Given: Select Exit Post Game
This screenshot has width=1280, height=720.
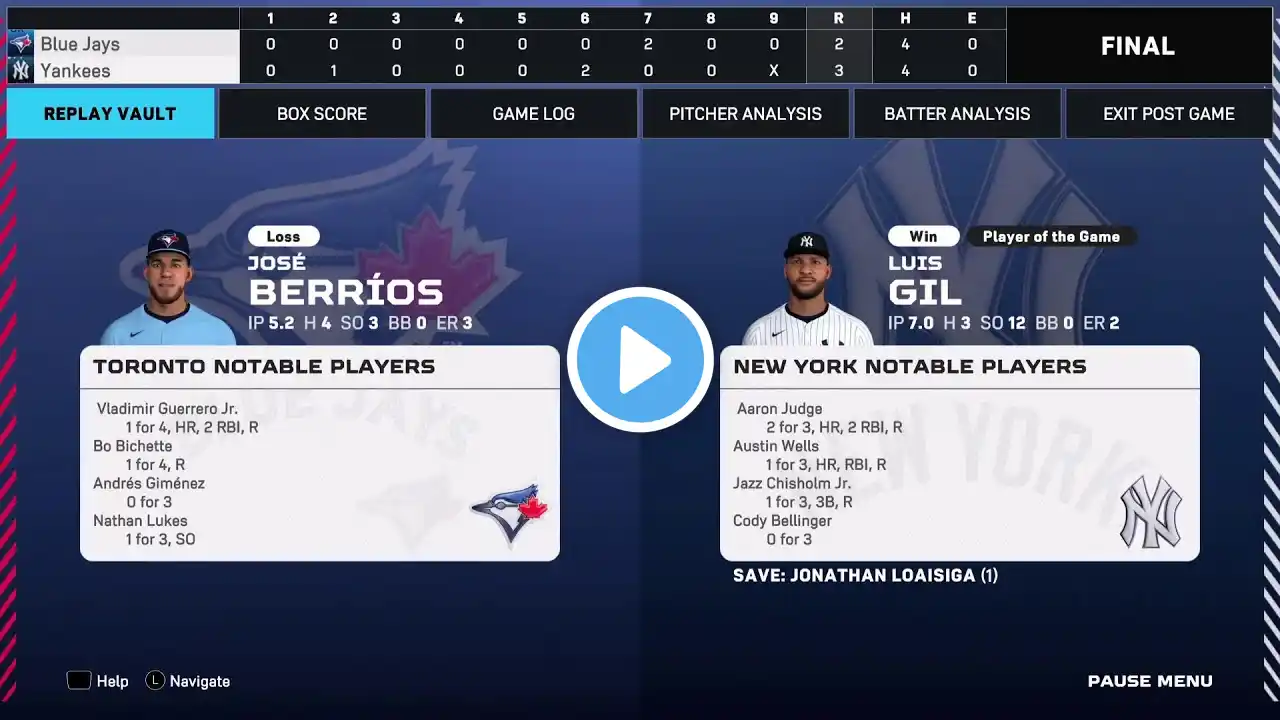Looking at the screenshot, I should (1168, 114).
